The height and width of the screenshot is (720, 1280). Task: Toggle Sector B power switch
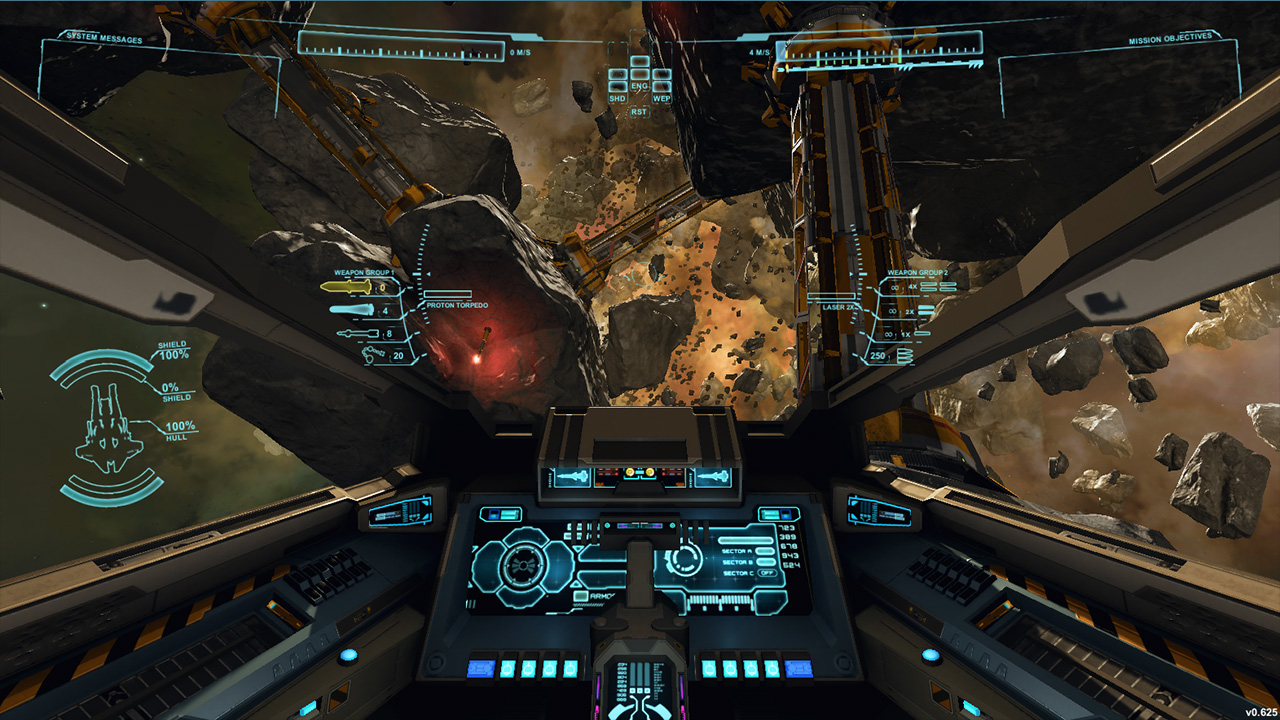tap(764, 562)
